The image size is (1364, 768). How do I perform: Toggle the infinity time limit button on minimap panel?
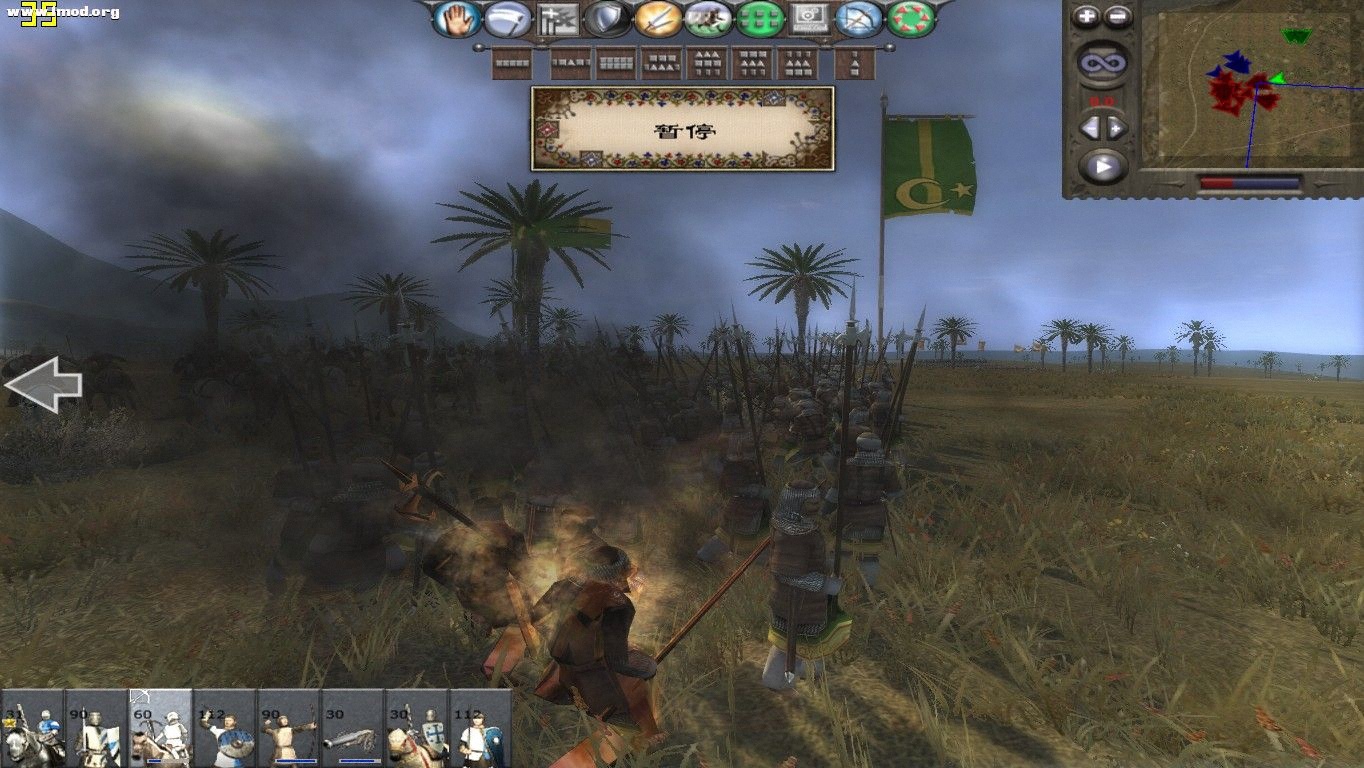[1101, 60]
